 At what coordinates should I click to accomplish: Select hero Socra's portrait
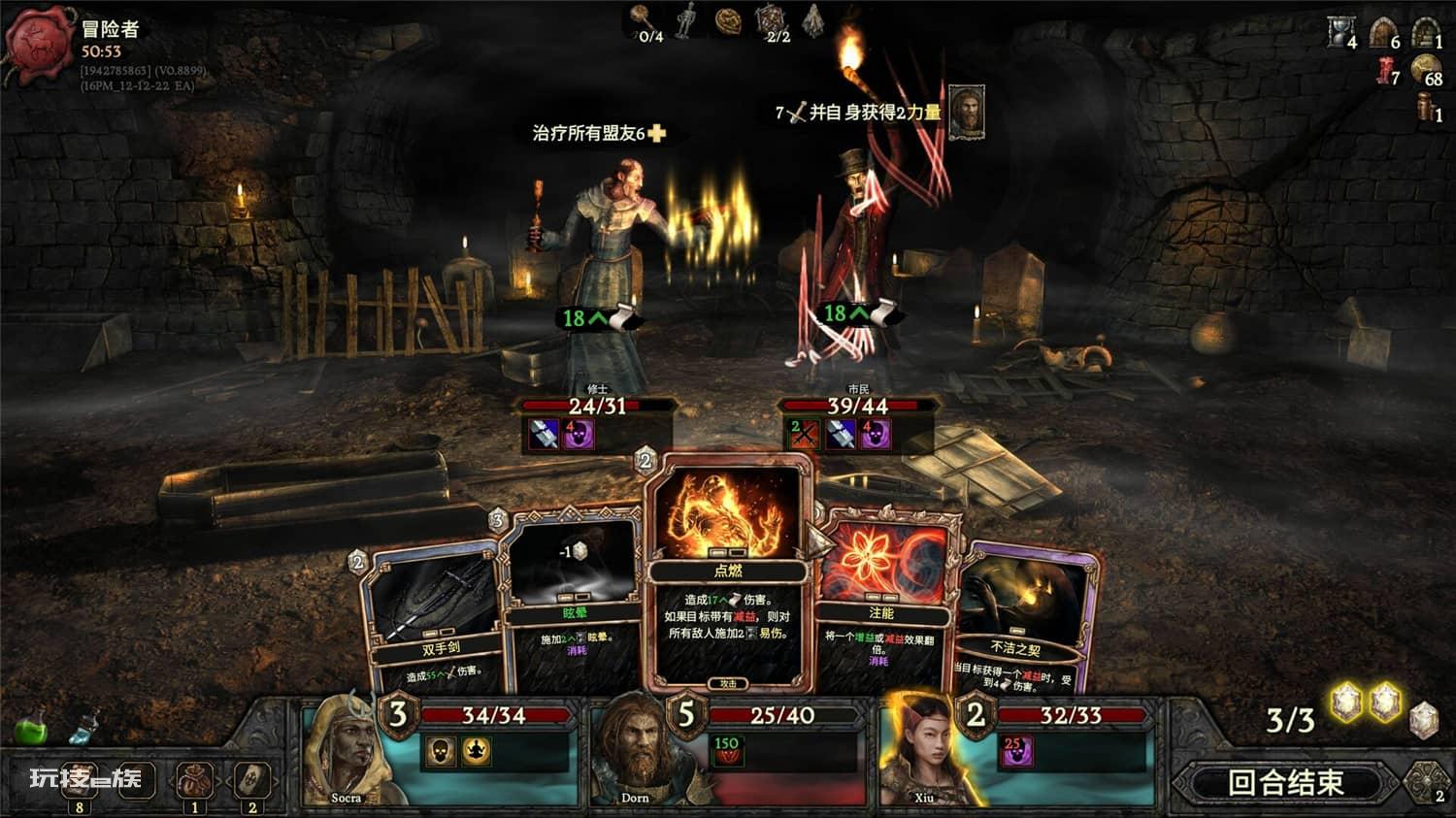[346, 752]
